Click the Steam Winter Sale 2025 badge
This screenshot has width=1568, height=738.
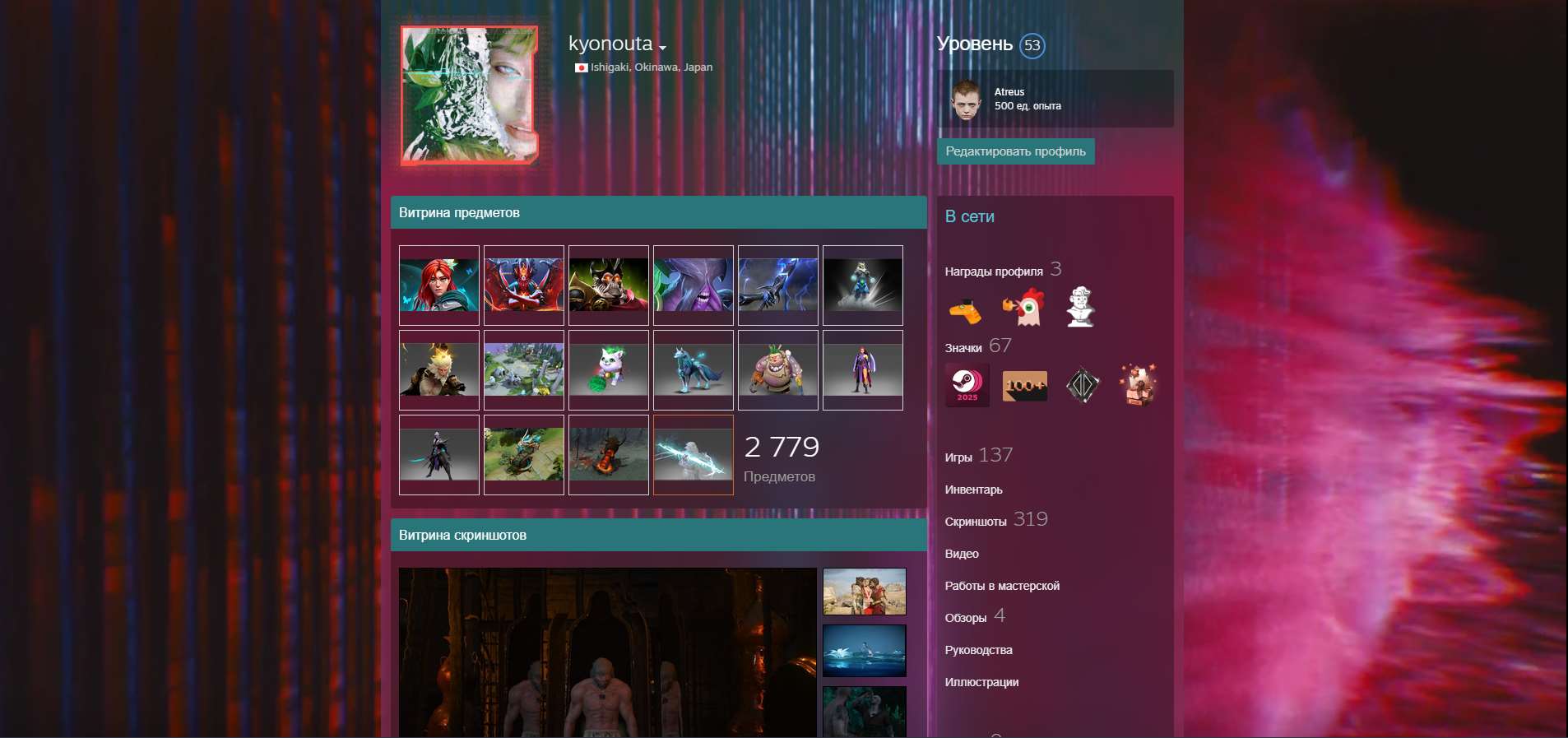(x=968, y=384)
